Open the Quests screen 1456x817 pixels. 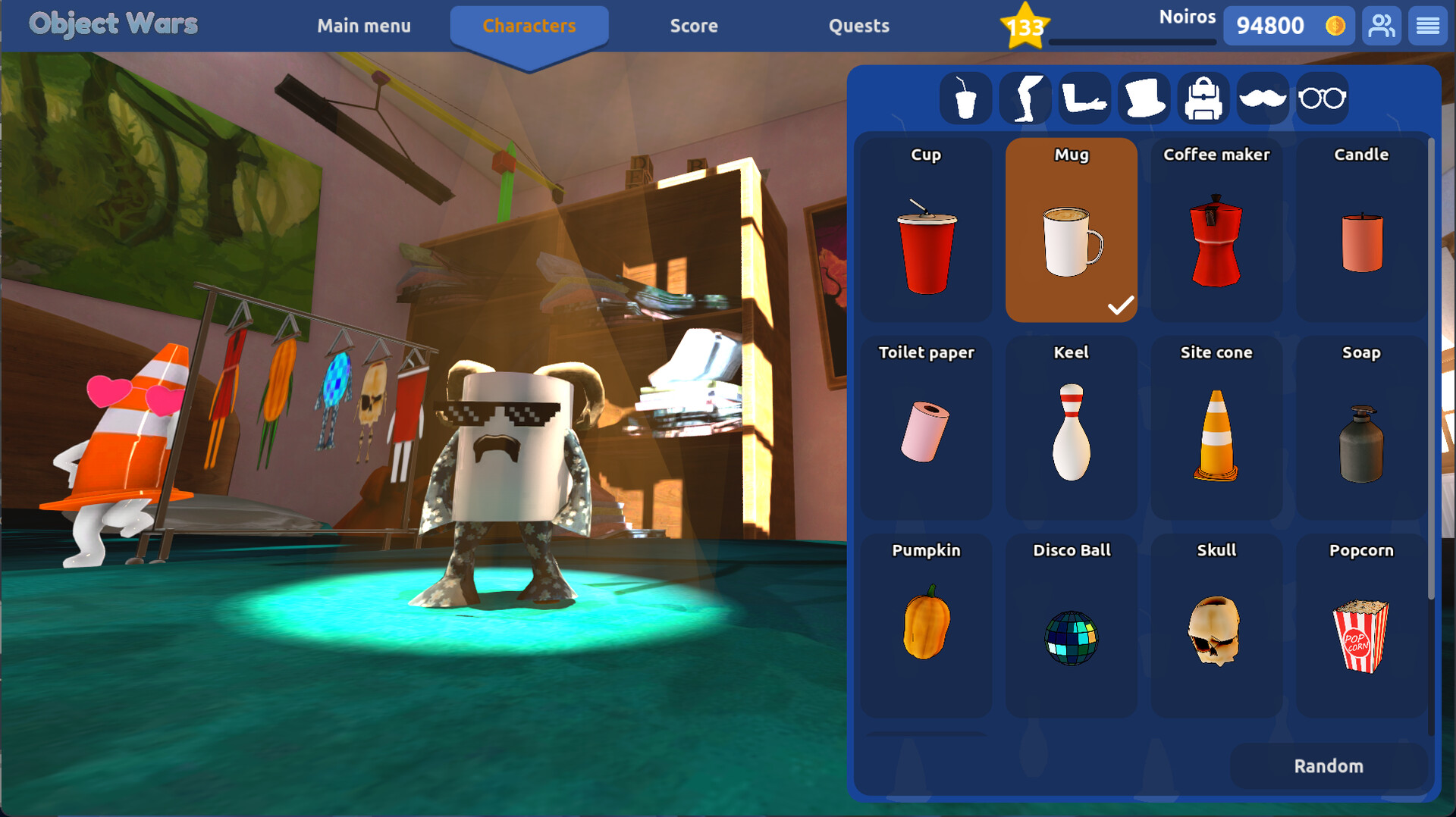pyautogui.click(x=859, y=25)
